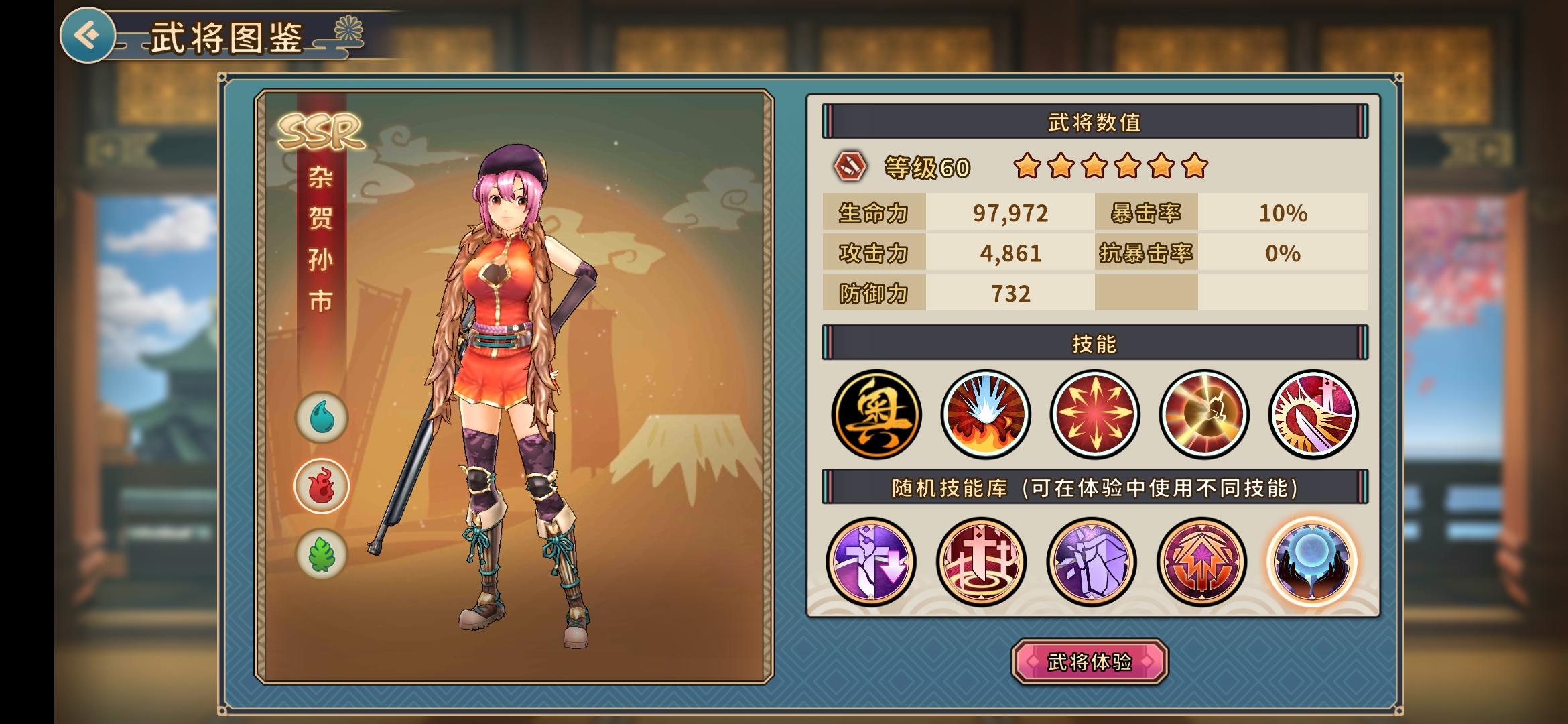Choose the red ritual circle random skill

981,561
